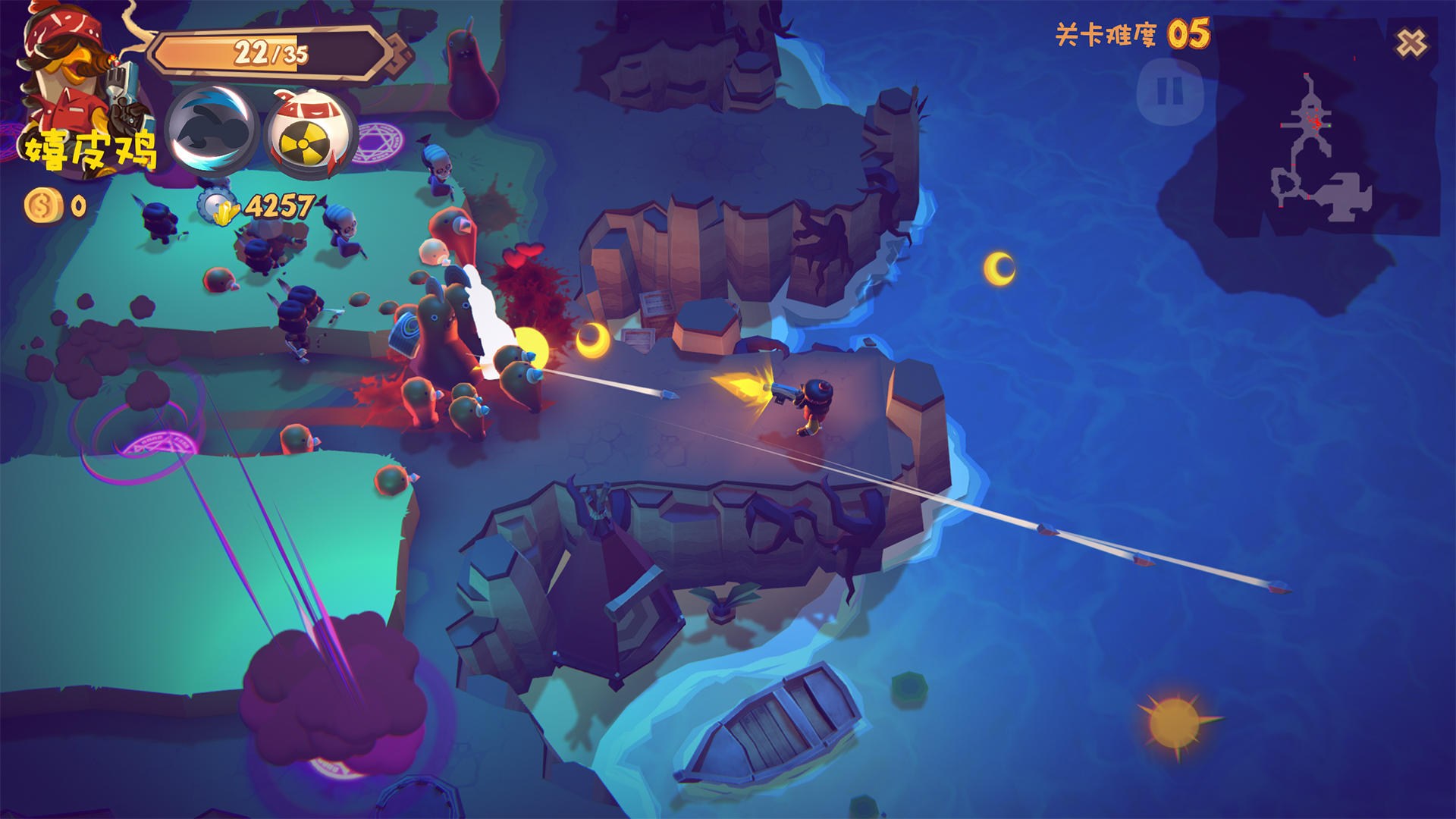The image size is (1456, 819).
Task: Pause the game
Action: click(1169, 93)
